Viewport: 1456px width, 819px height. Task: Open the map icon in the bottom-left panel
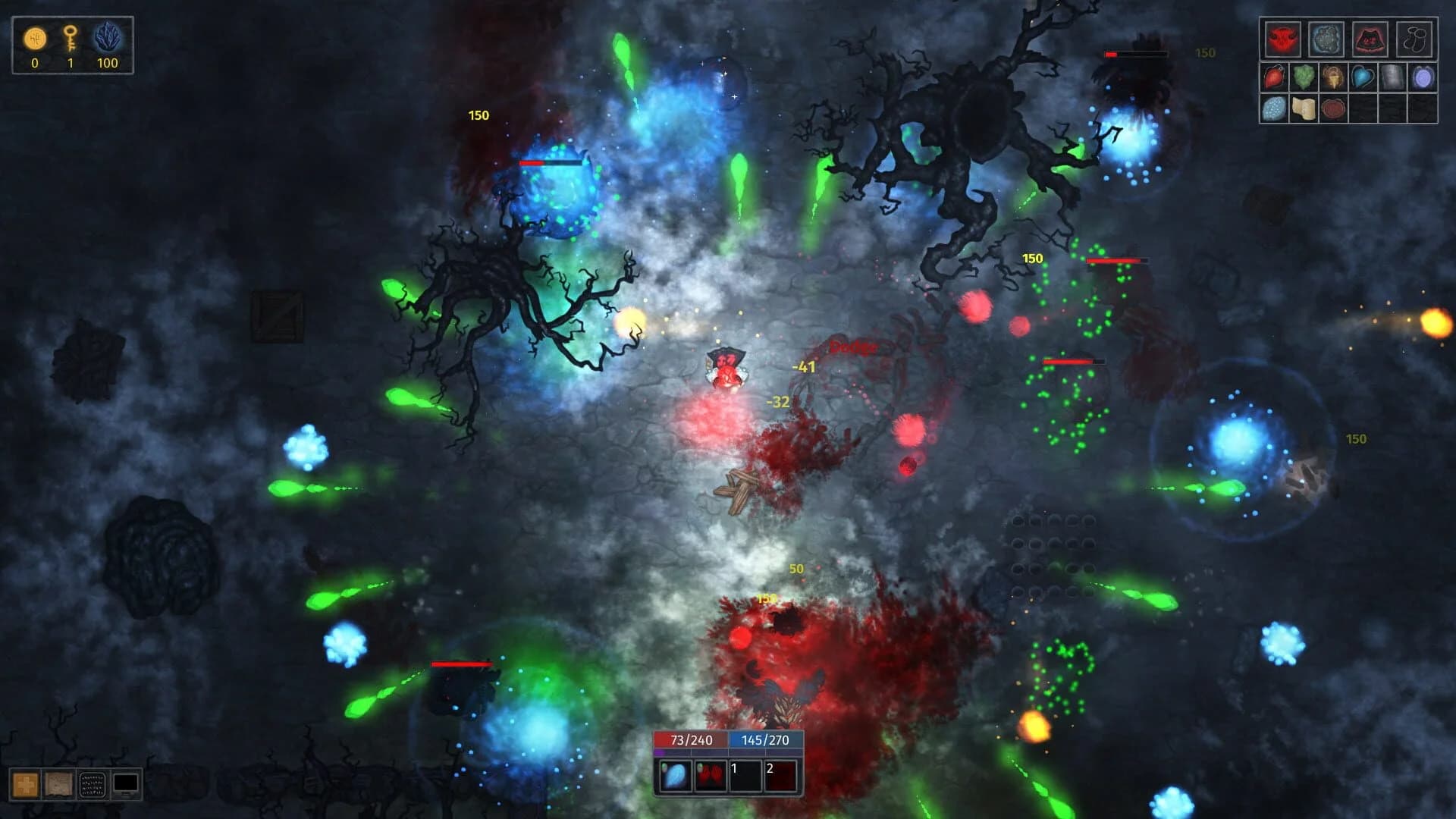58,783
